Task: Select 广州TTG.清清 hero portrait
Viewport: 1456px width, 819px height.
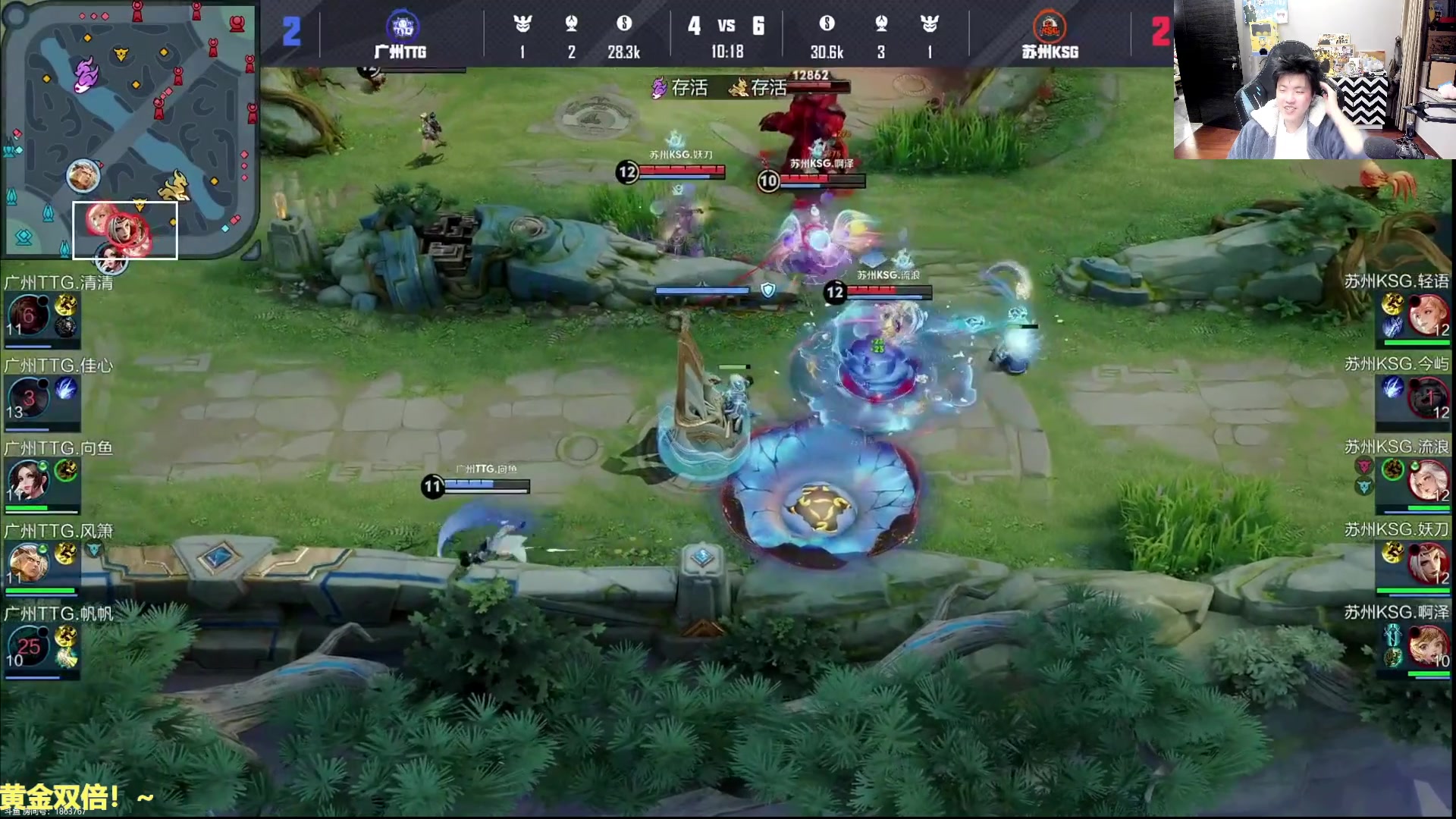Action: pyautogui.click(x=28, y=315)
